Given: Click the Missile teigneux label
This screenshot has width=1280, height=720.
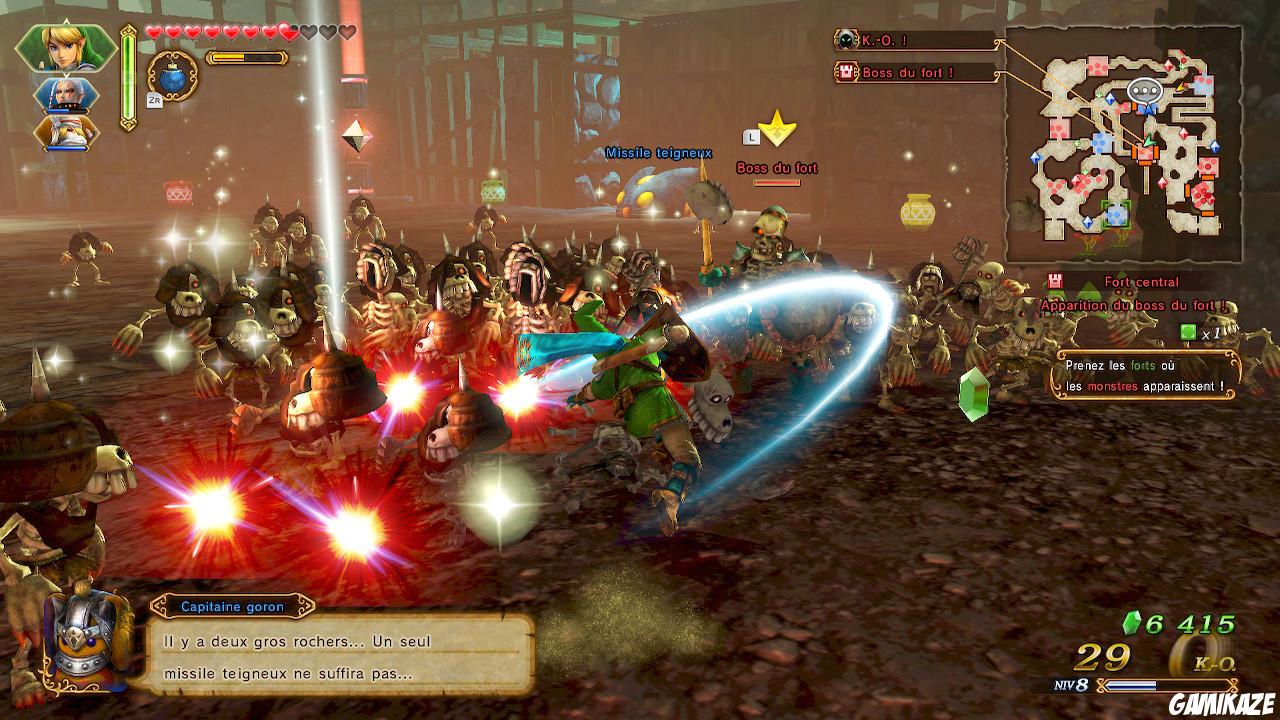Looking at the screenshot, I should (657, 154).
